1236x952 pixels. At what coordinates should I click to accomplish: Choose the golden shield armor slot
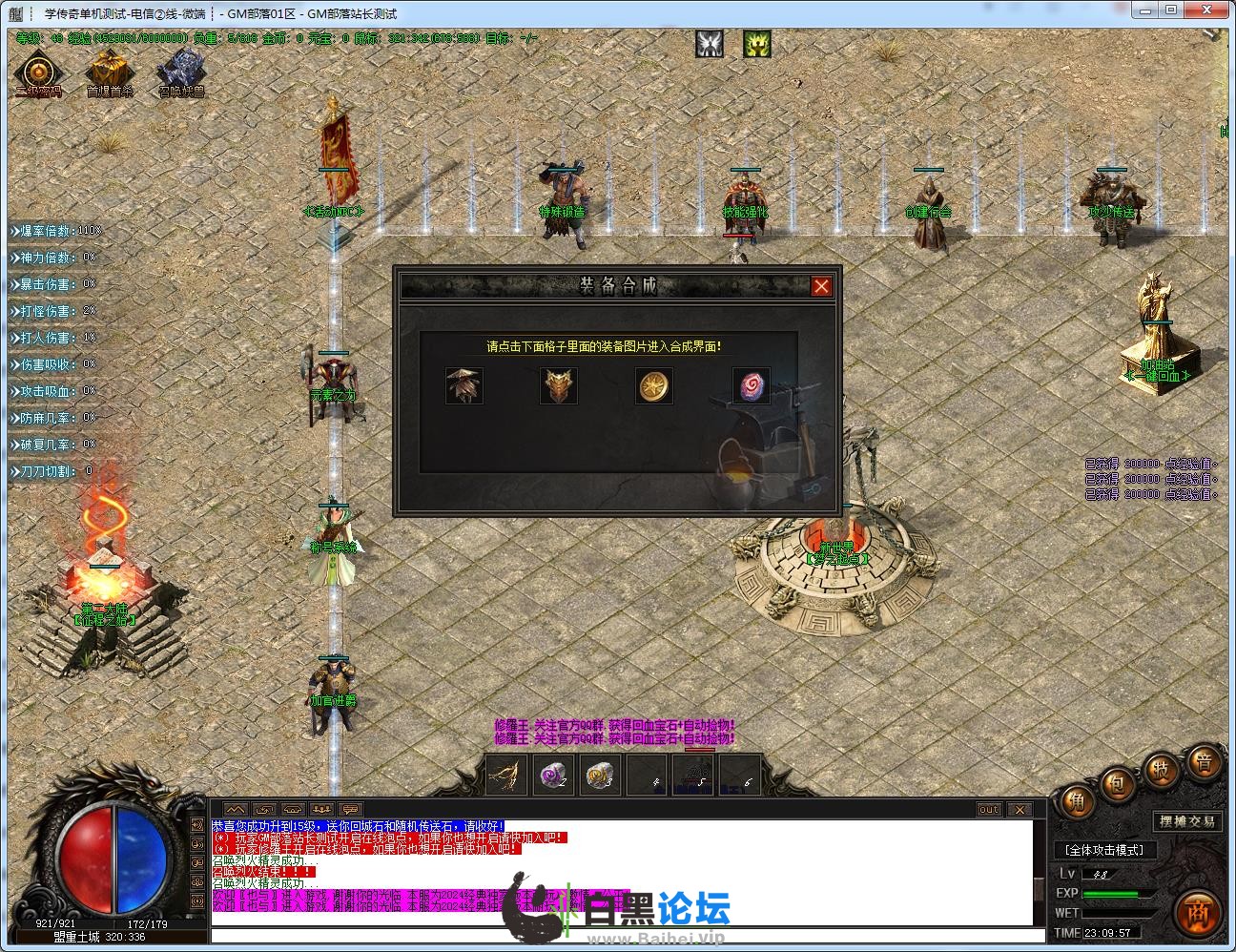pyautogui.click(x=559, y=386)
